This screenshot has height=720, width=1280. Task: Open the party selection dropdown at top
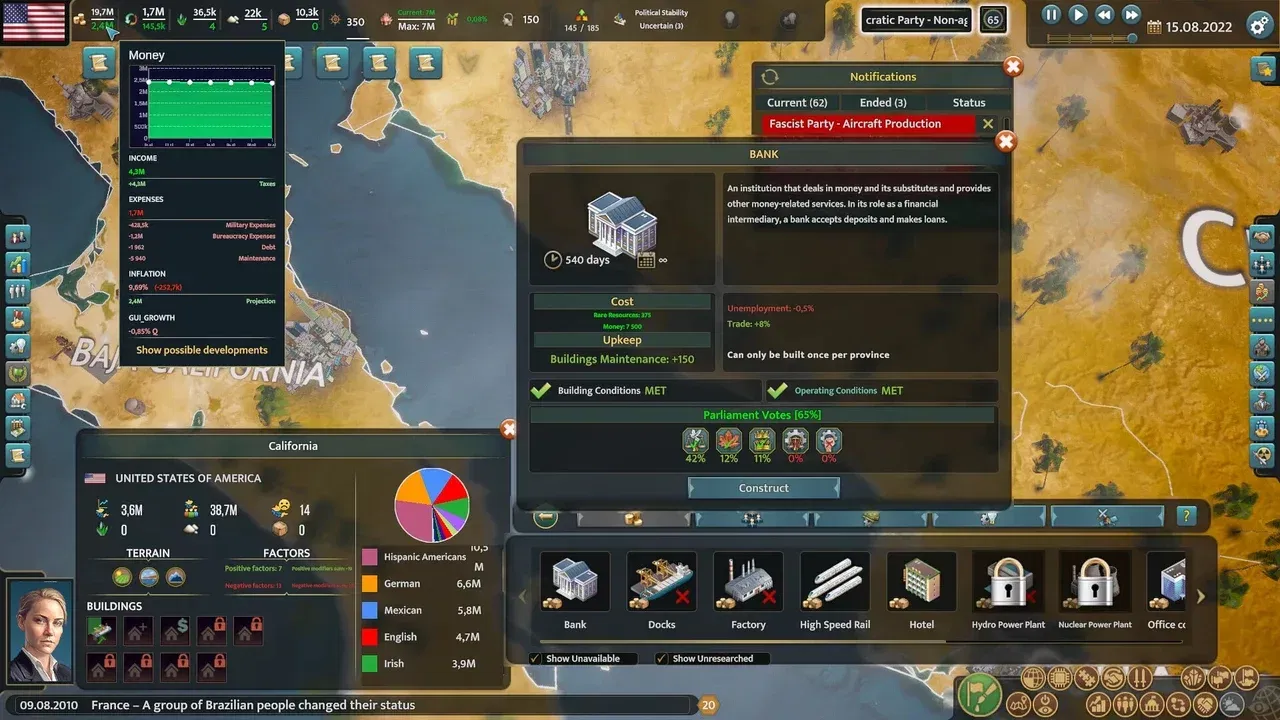coord(915,19)
